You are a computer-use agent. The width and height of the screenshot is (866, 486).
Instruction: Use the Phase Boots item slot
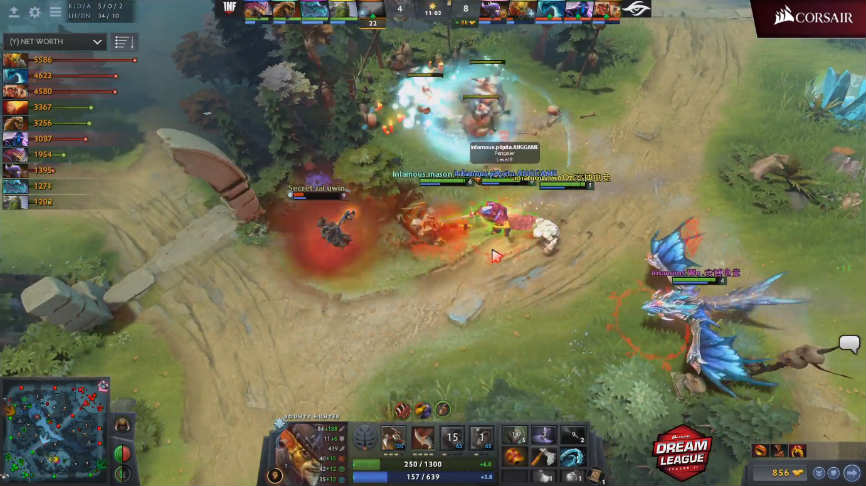tap(515, 455)
